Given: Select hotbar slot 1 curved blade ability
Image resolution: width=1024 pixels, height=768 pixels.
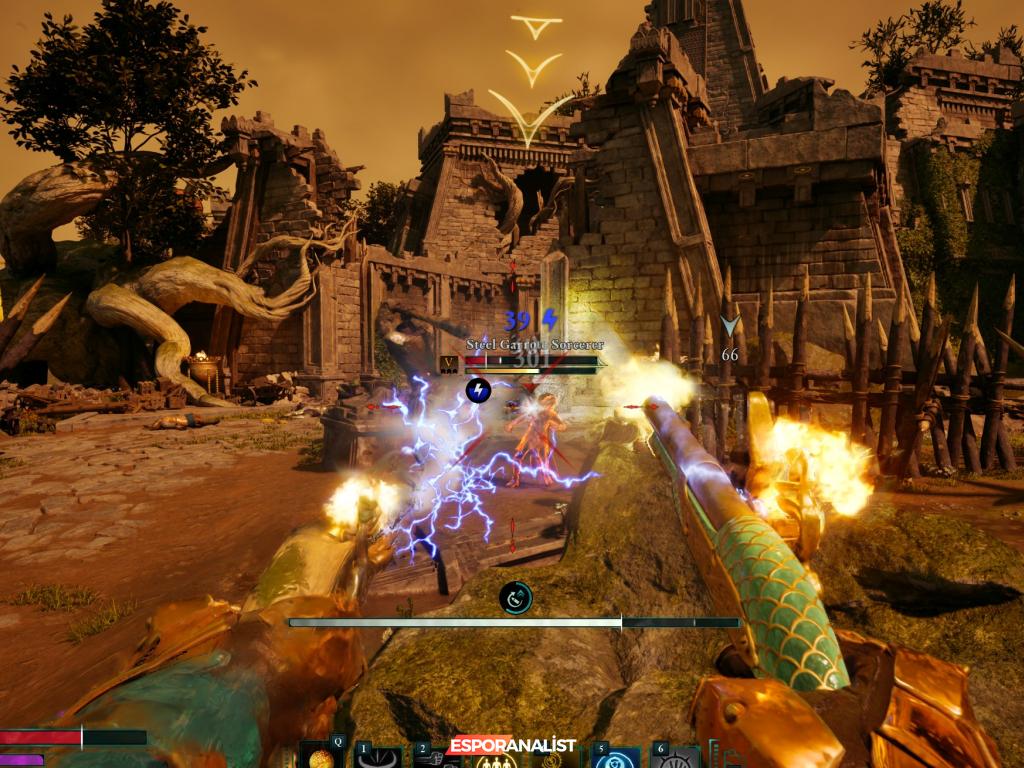Looking at the screenshot, I should click(x=379, y=758).
